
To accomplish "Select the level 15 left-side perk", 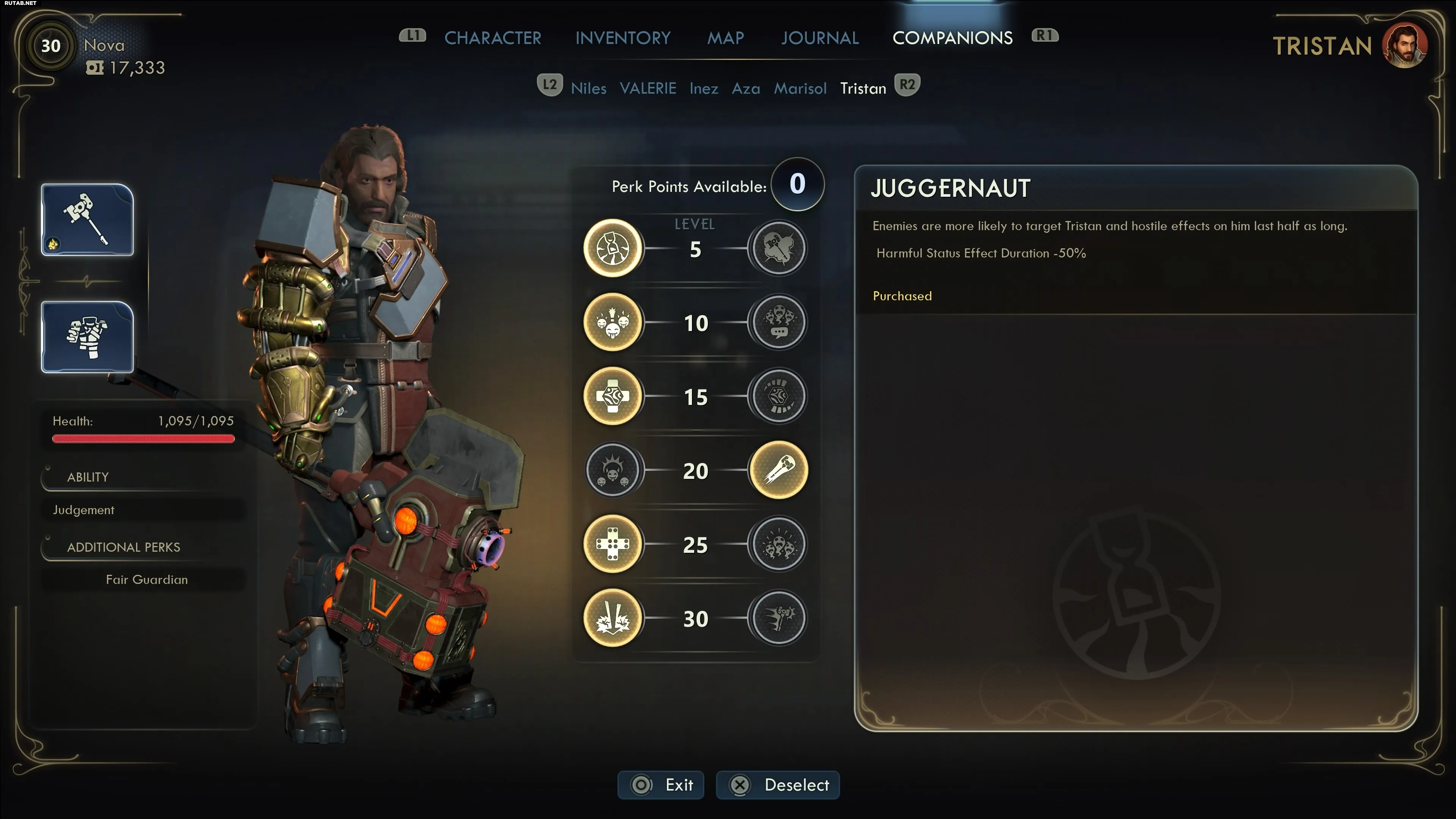I will (613, 396).
